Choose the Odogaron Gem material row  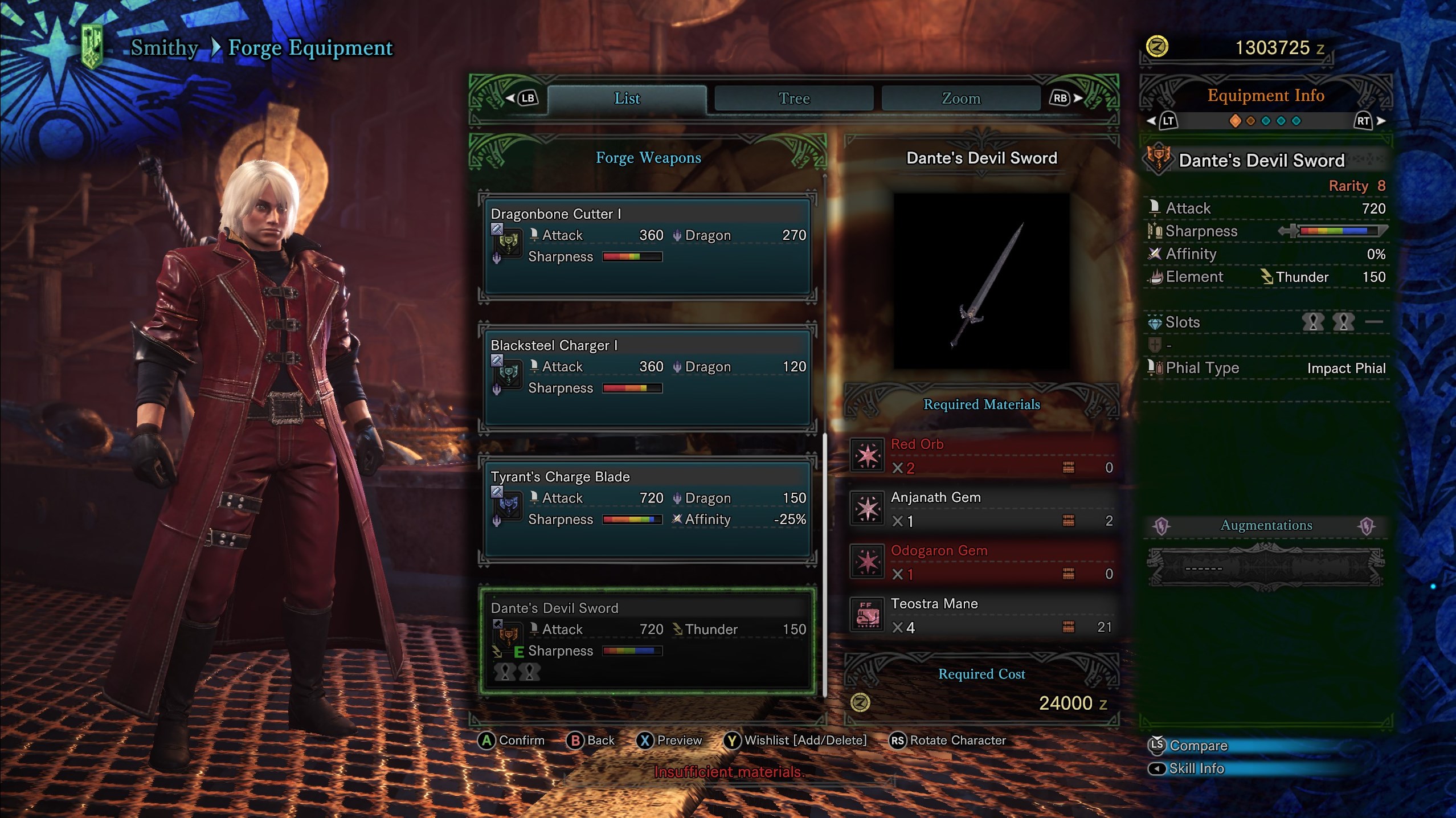pyautogui.click(x=981, y=562)
